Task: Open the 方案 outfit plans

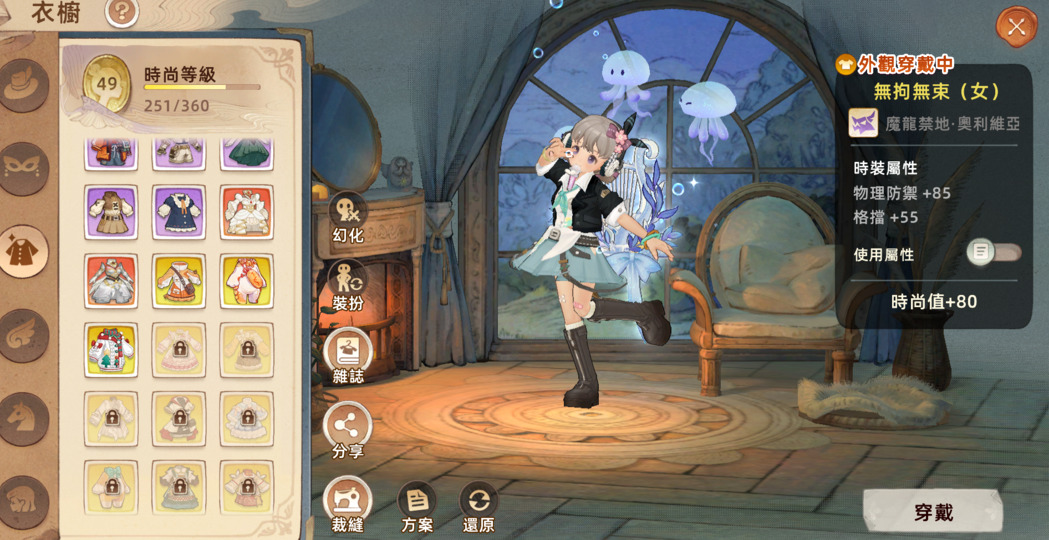Action: (x=417, y=506)
